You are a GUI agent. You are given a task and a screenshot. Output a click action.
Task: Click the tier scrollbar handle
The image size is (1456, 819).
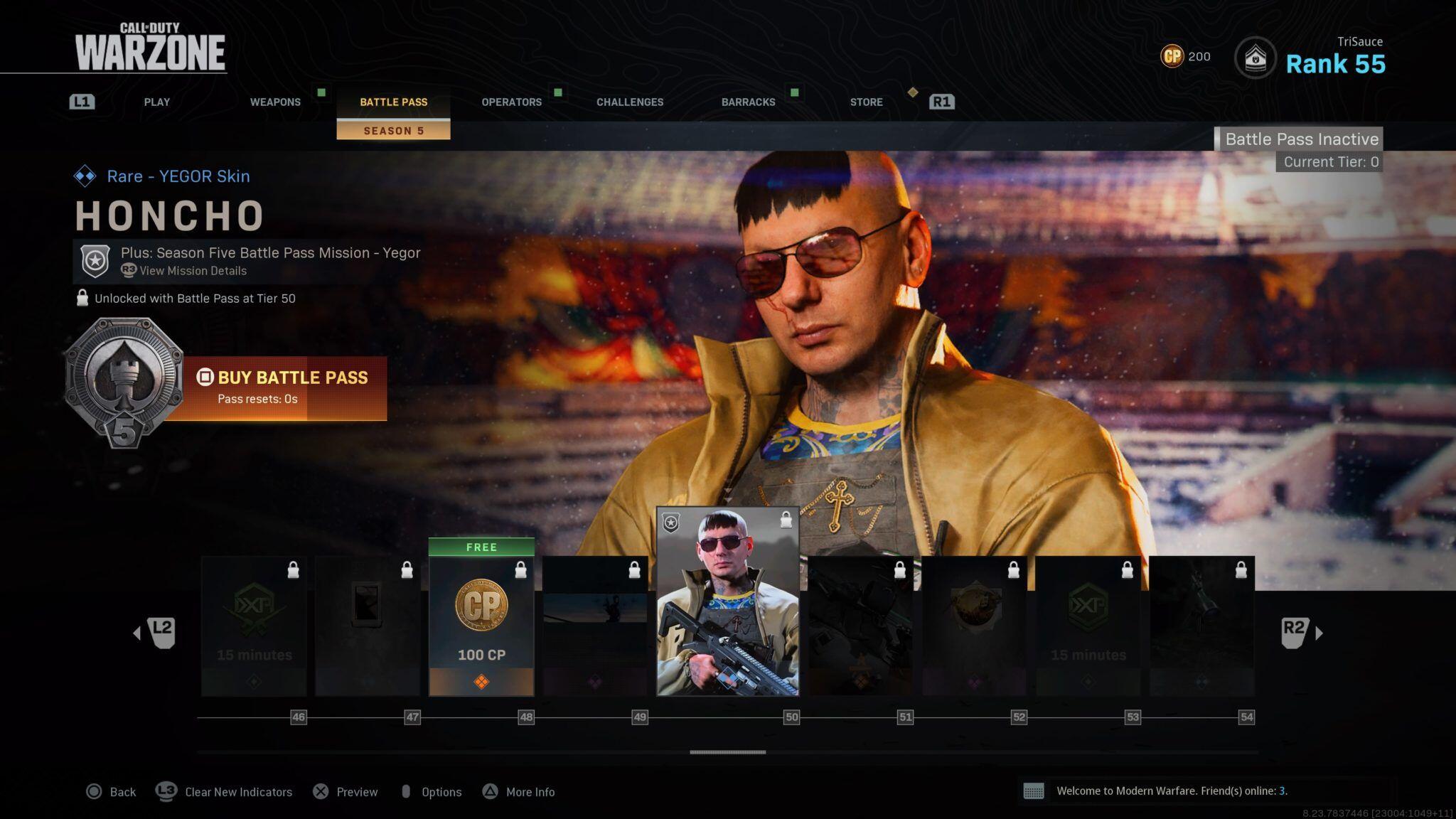(727, 752)
